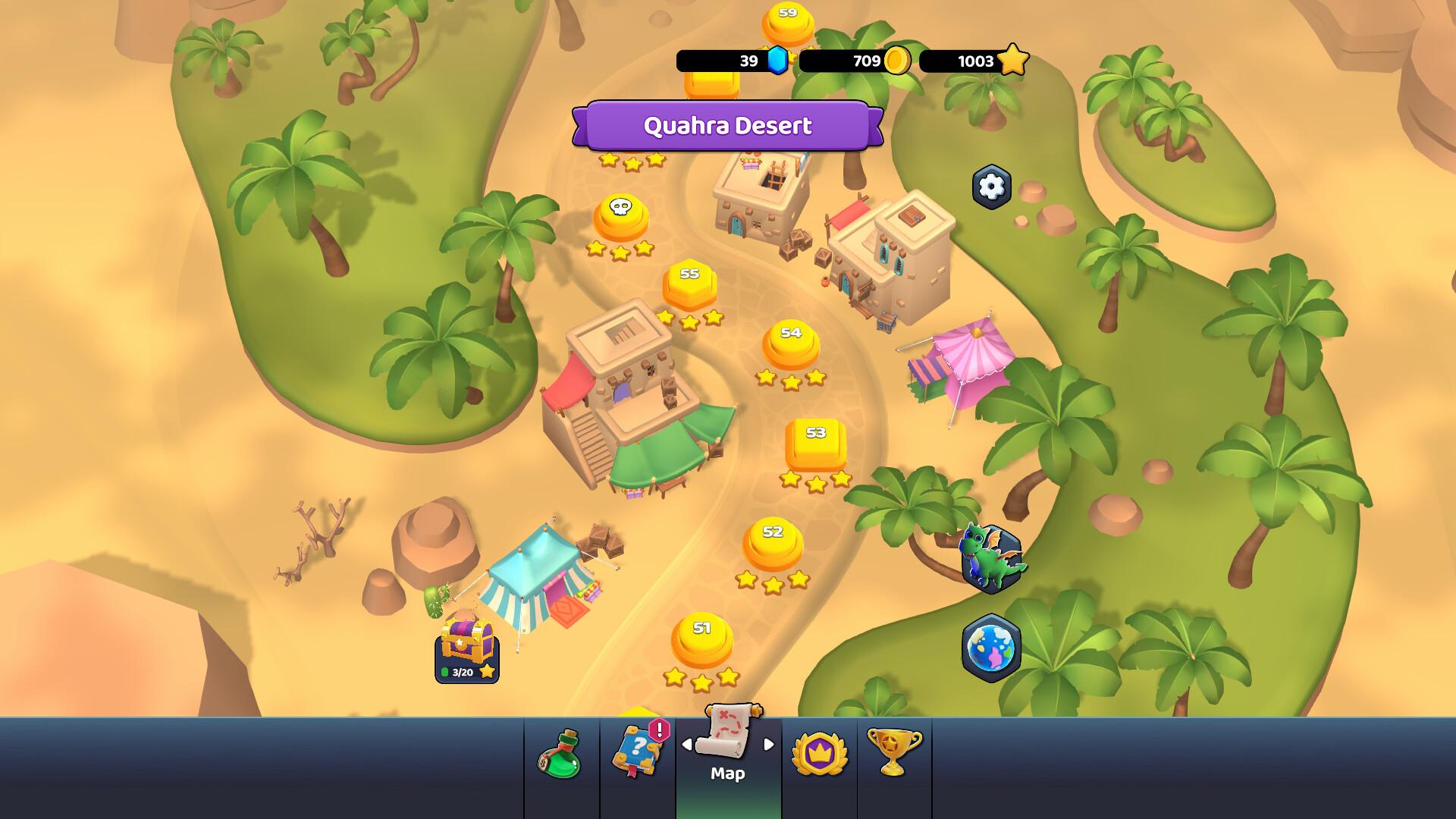Click the star counter showing 1003

coord(973,61)
